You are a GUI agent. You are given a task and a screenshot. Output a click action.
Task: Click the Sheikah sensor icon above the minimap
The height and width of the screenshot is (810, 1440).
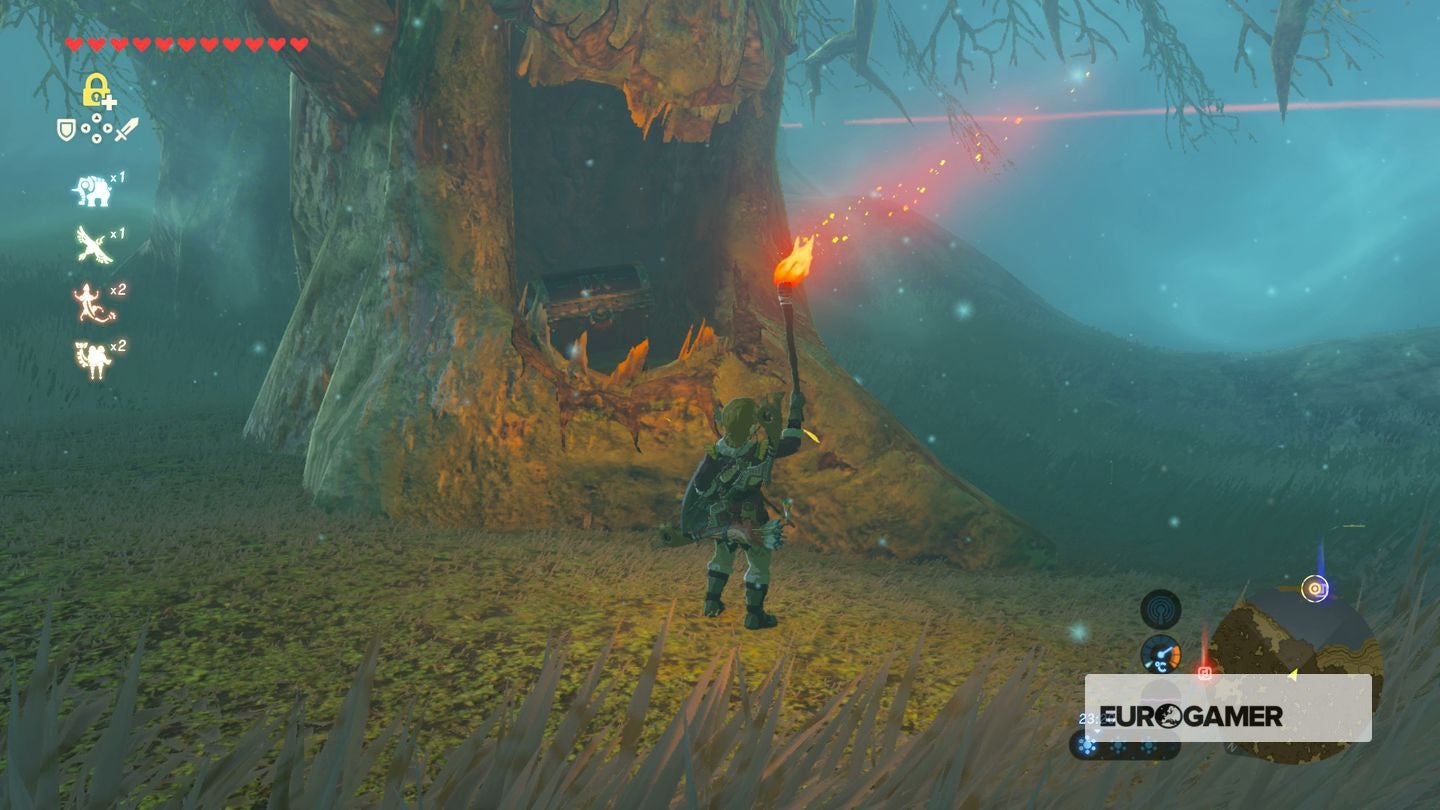1160,609
